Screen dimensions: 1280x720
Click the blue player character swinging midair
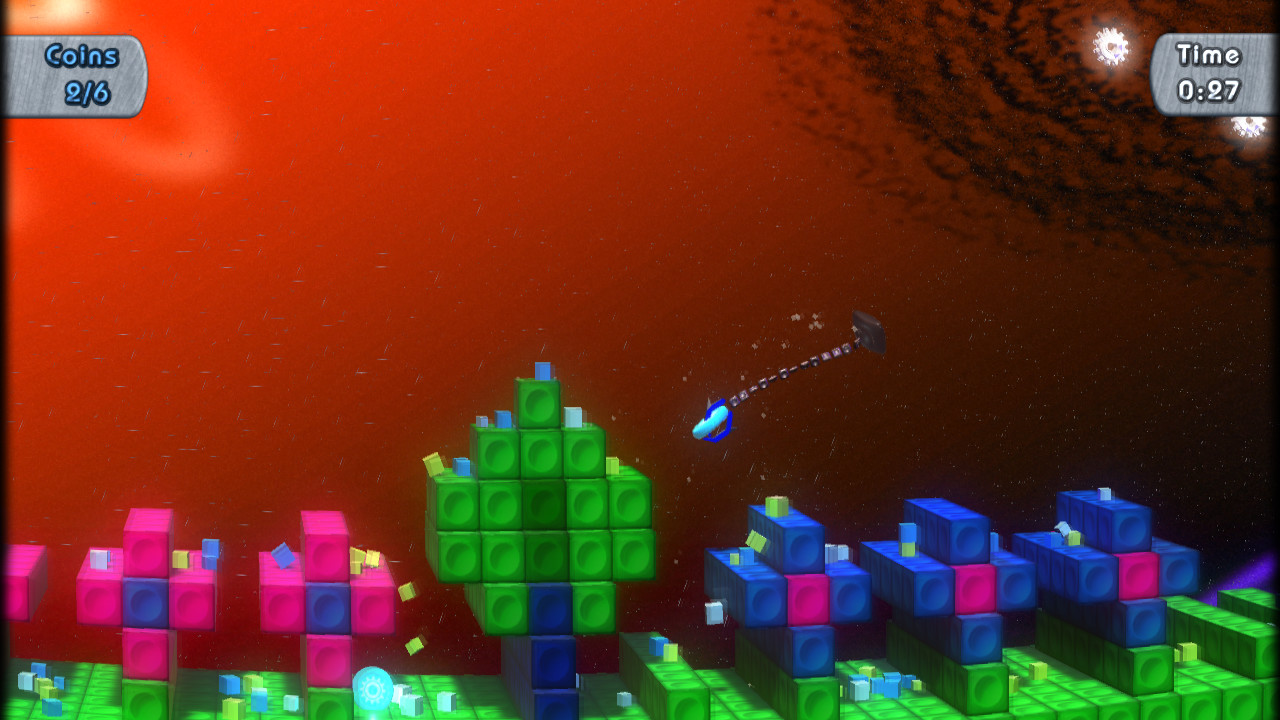point(712,421)
